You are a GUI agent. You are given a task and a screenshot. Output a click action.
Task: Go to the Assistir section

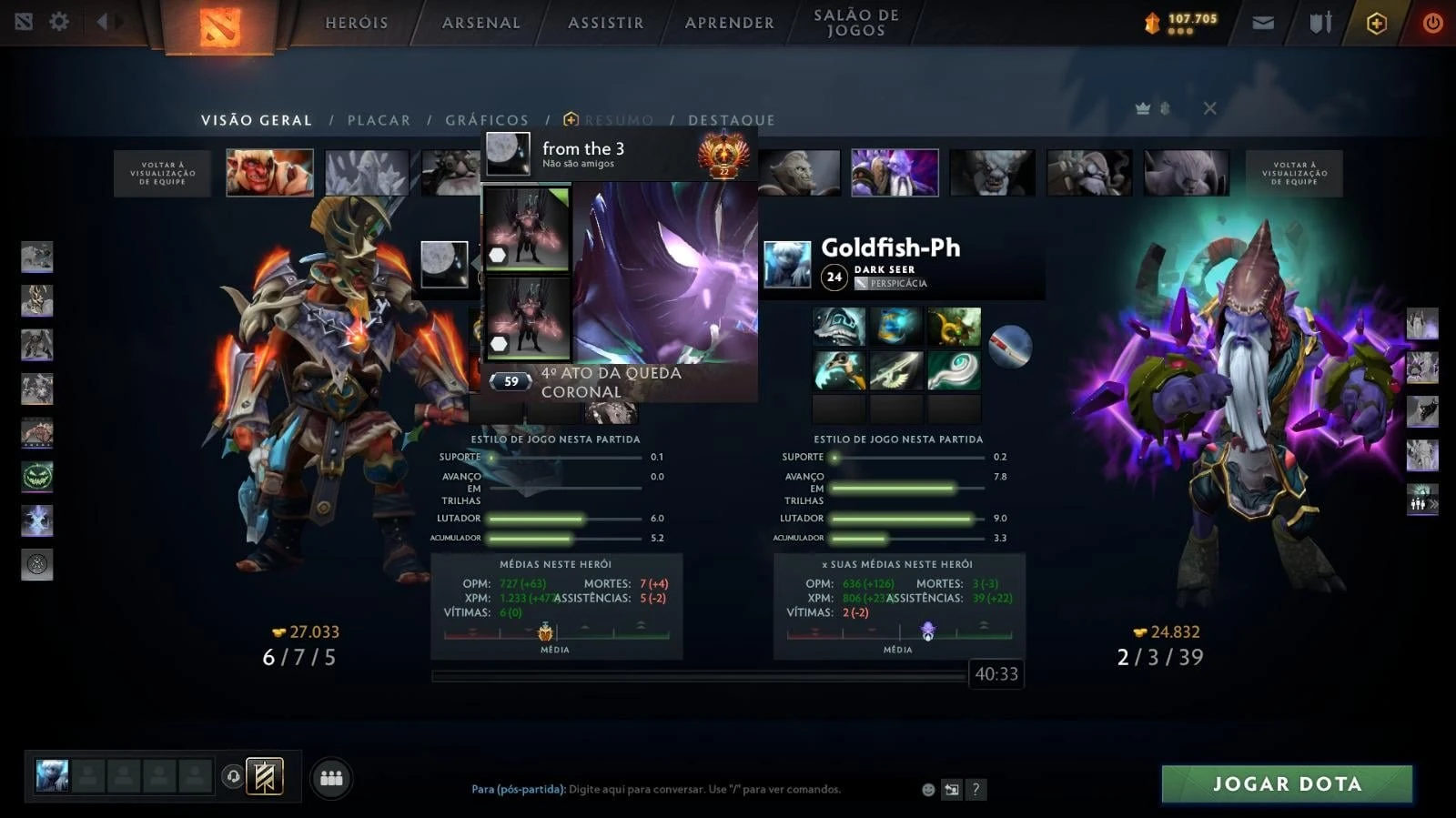pyautogui.click(x=606, y=23)
